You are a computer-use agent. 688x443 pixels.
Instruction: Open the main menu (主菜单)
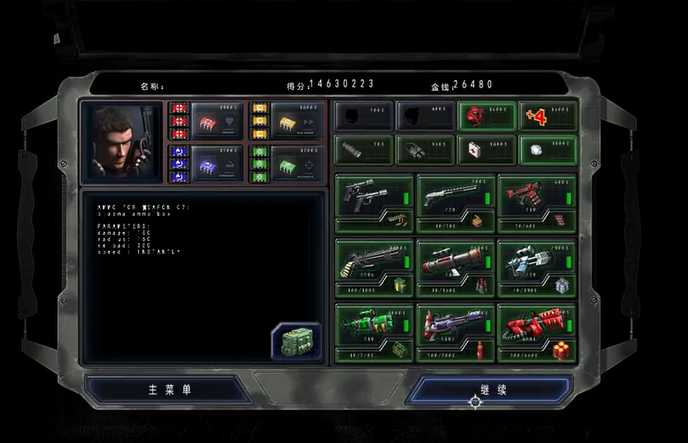pos(167,388)
